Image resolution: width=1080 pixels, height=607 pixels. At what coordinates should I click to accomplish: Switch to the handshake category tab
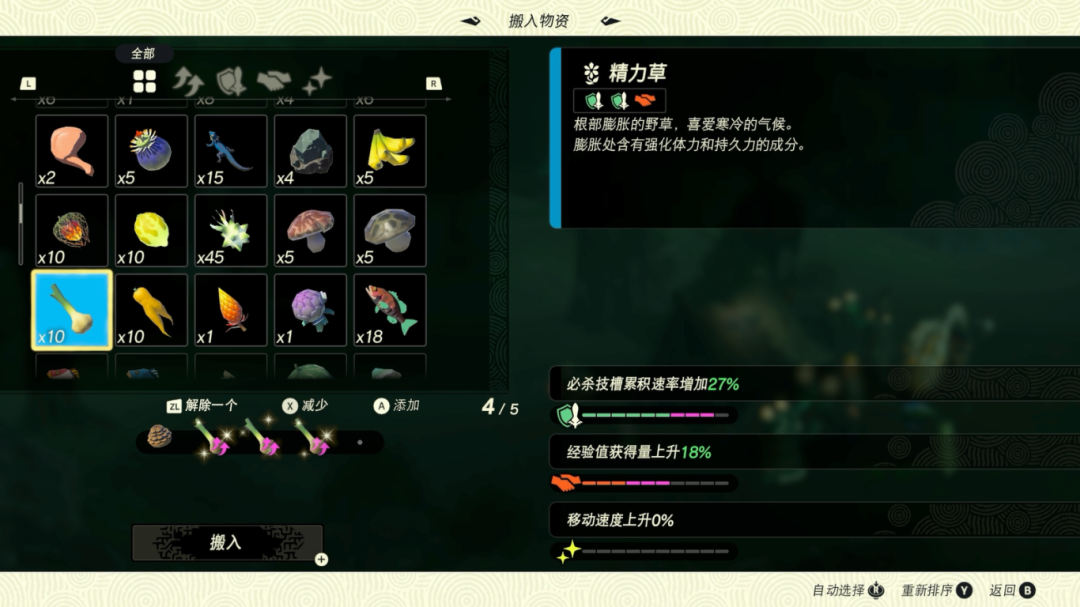point(273,81)
